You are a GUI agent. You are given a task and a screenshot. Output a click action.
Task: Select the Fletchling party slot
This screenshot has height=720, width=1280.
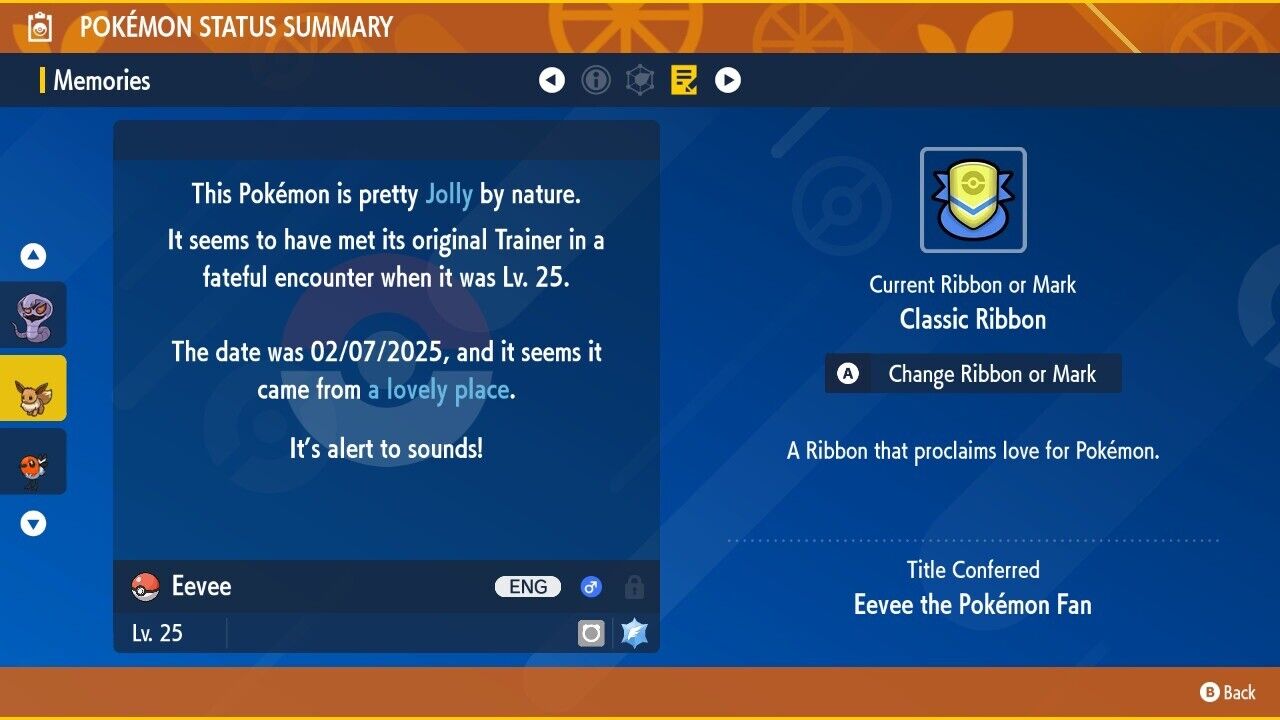33,461
